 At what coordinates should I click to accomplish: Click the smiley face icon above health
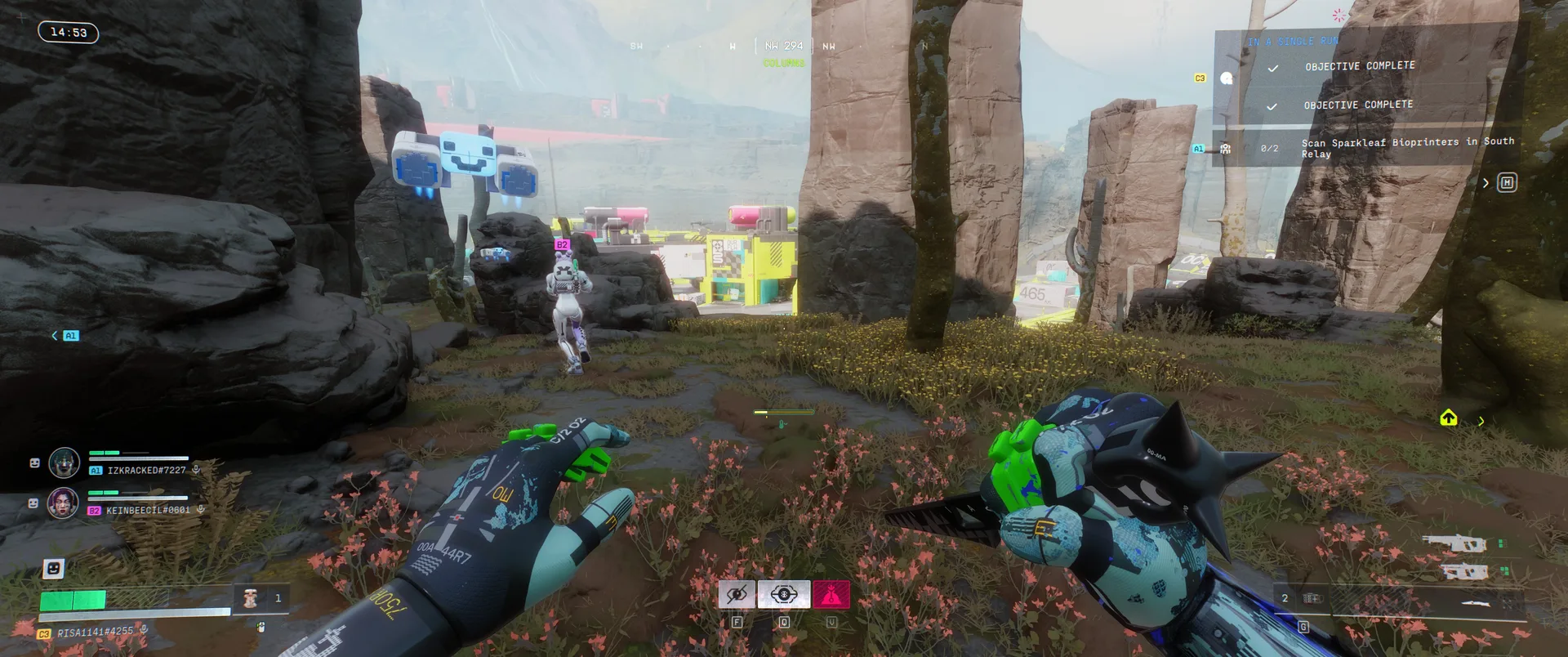pyautogui.click(x=53, y=568)
